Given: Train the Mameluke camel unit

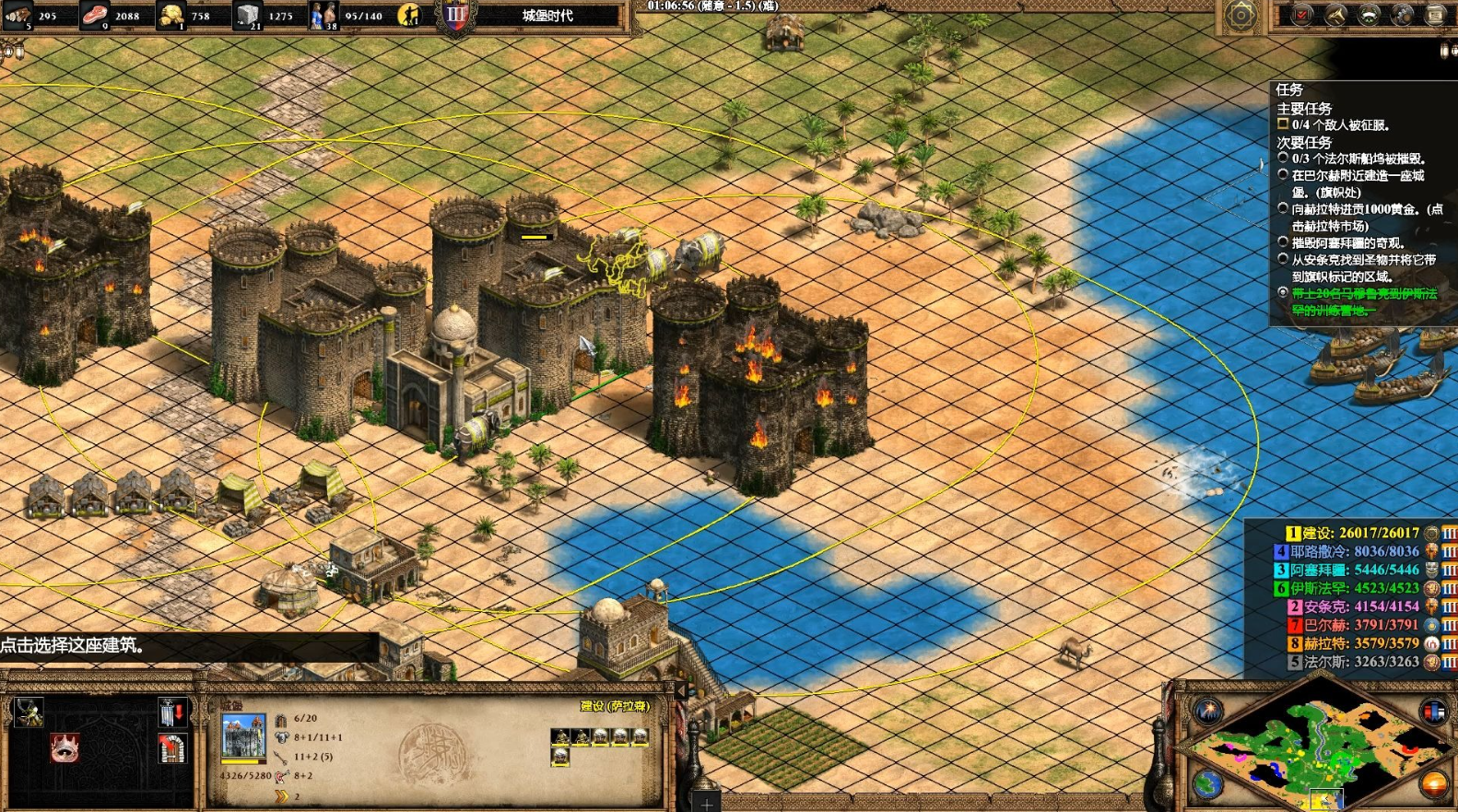Looking at the screenshot, I should pyautogui.click(x=29, y=712).
